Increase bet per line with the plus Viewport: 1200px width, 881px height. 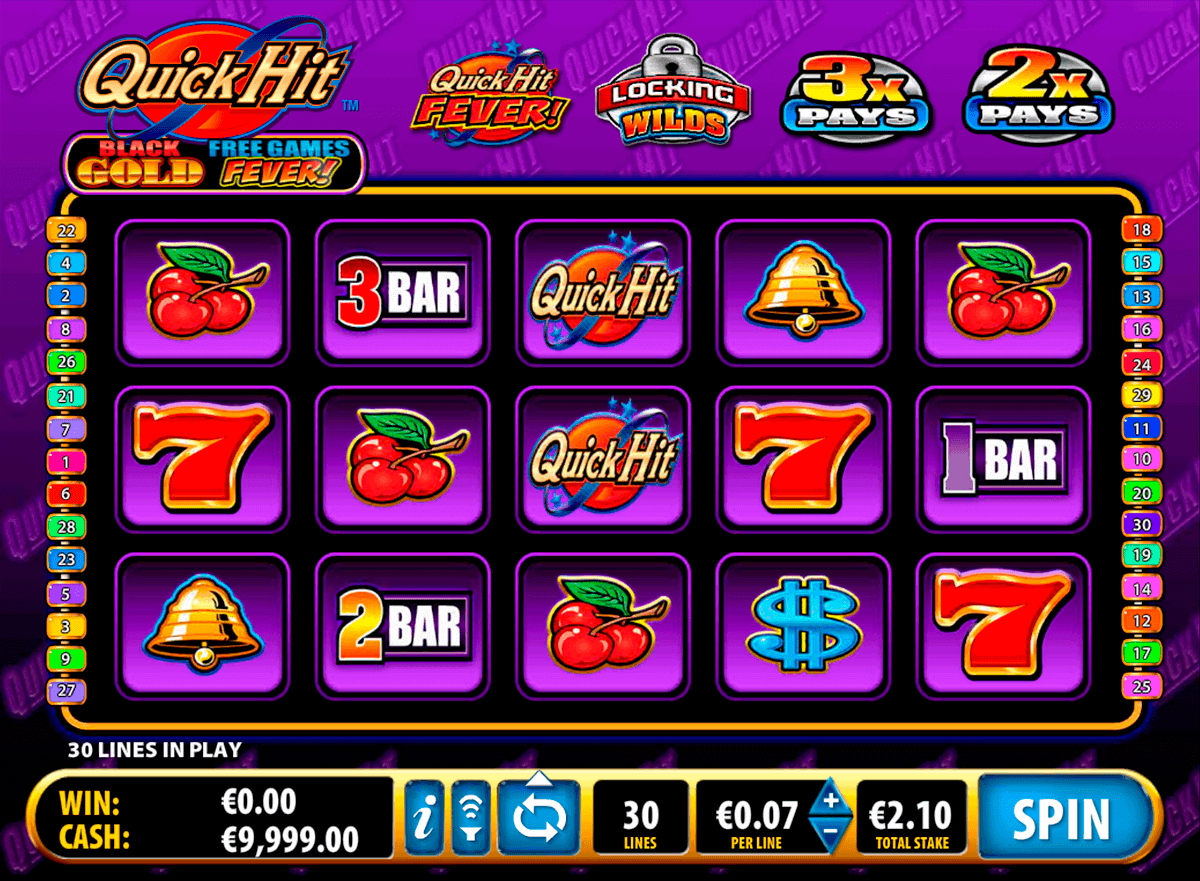coord(830,798)
